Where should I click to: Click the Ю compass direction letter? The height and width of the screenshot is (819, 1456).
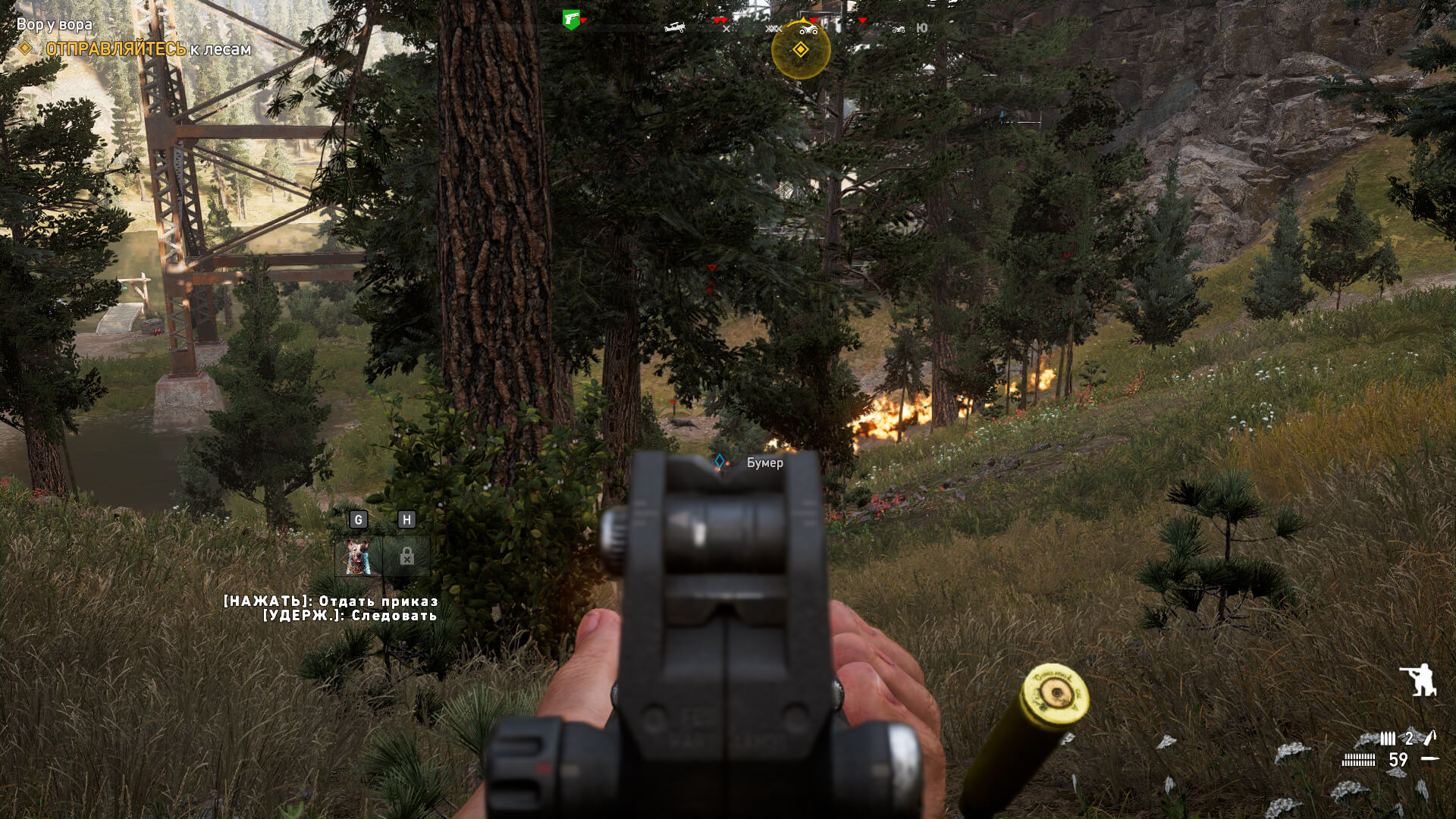tap(922, 28)
